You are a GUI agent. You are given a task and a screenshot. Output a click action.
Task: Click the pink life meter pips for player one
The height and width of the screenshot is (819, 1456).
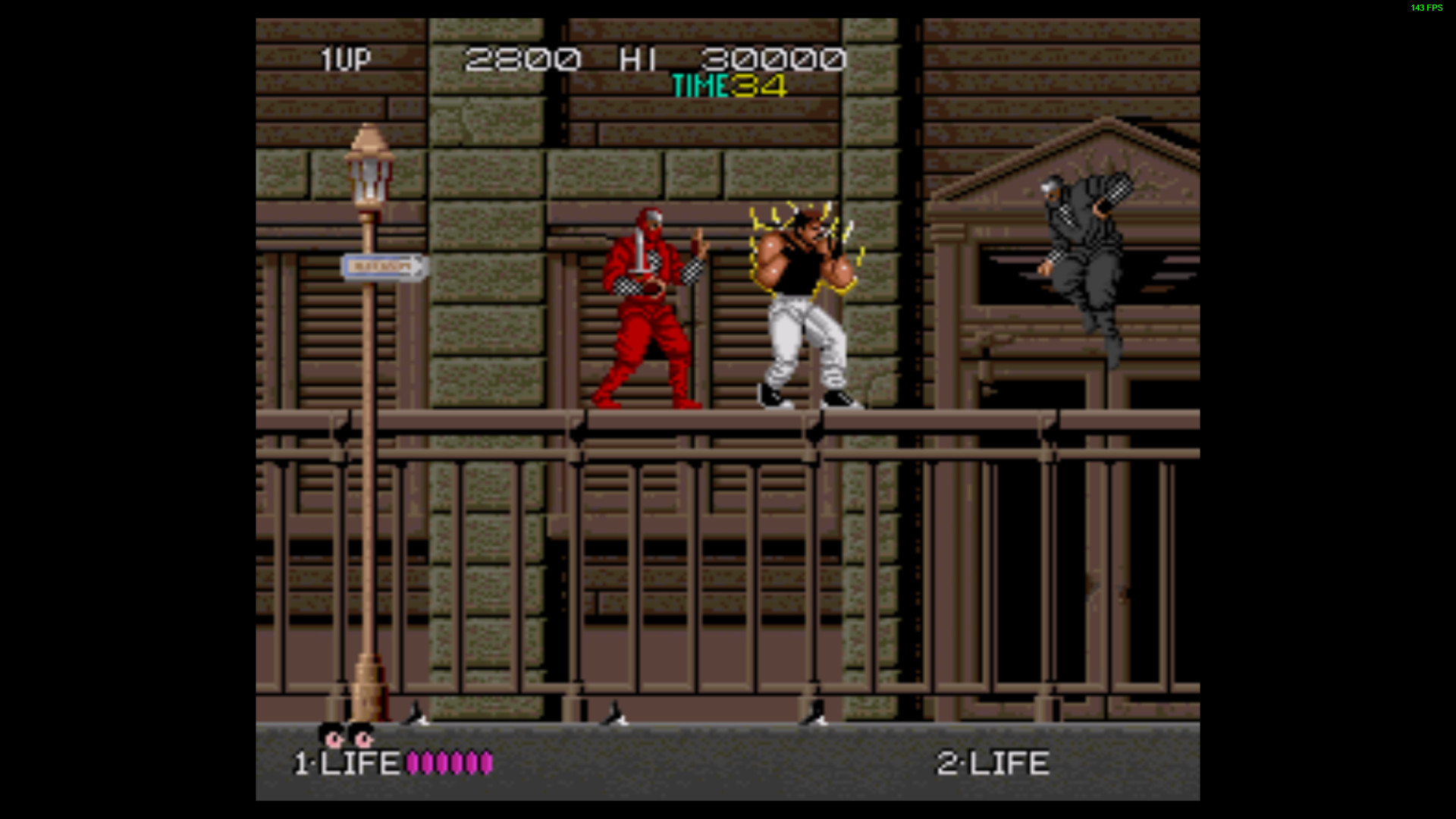coord(449,764)
